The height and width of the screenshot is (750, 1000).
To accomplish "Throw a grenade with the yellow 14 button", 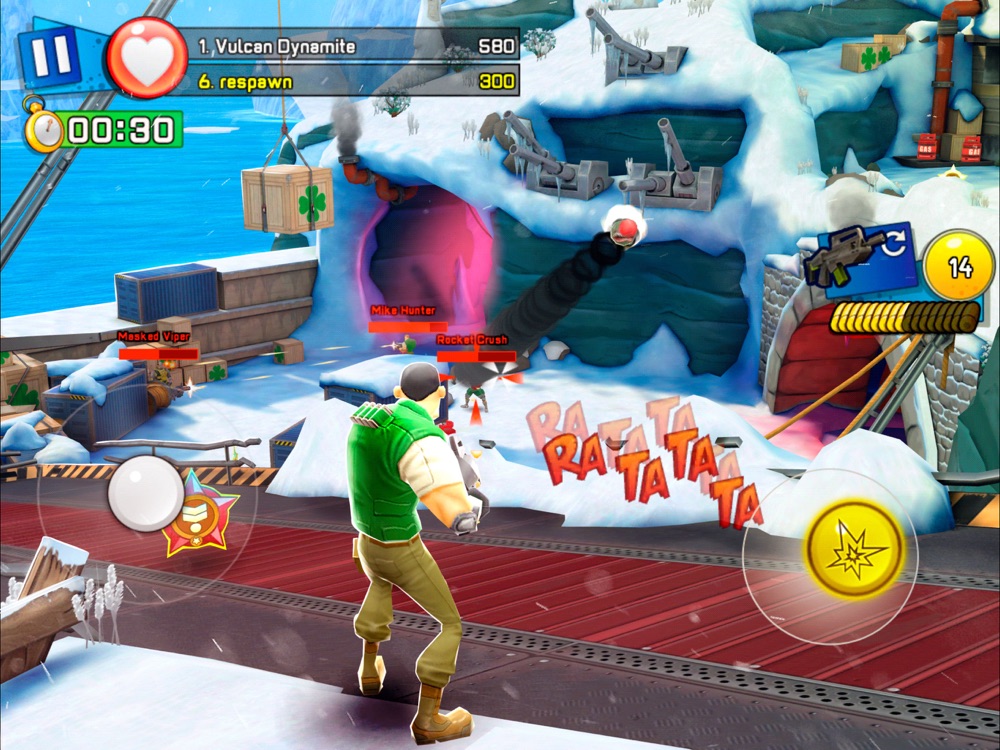I will point(960,266).
